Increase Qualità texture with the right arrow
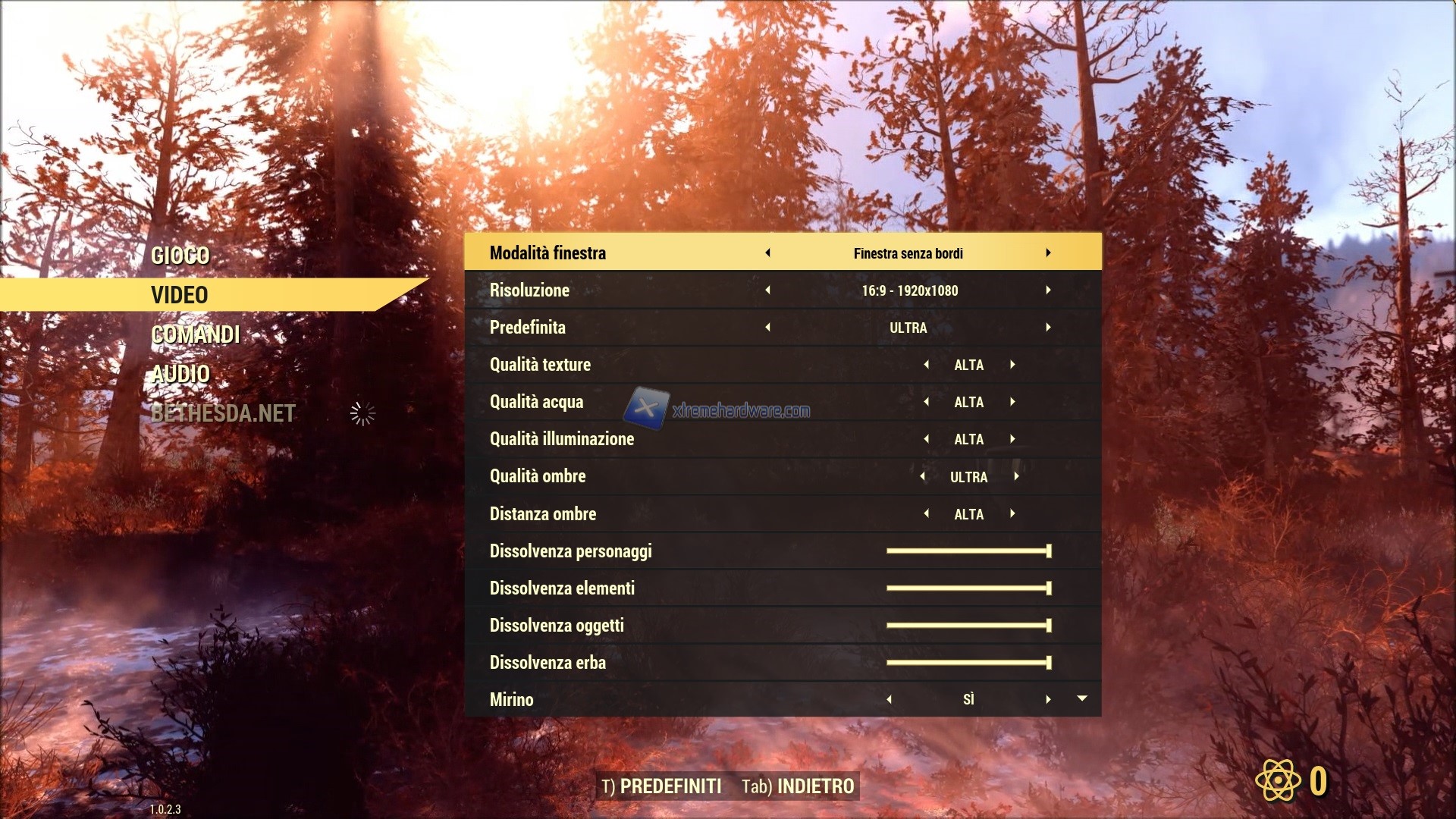Viewport: 1456px width, 819px height. point(1014,365)
